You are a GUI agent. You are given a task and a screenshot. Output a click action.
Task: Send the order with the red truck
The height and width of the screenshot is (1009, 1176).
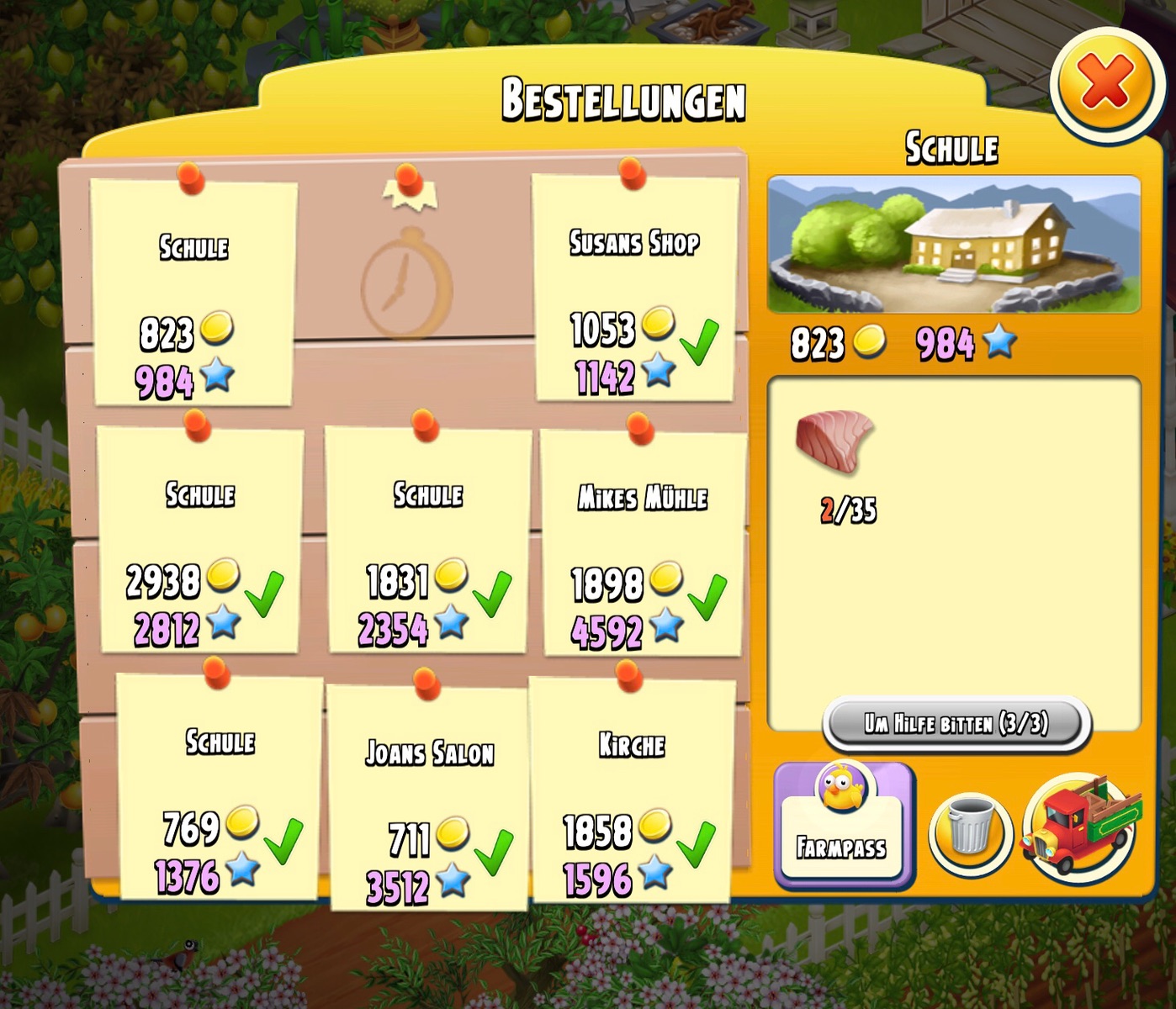click(x=1081, y=828)
